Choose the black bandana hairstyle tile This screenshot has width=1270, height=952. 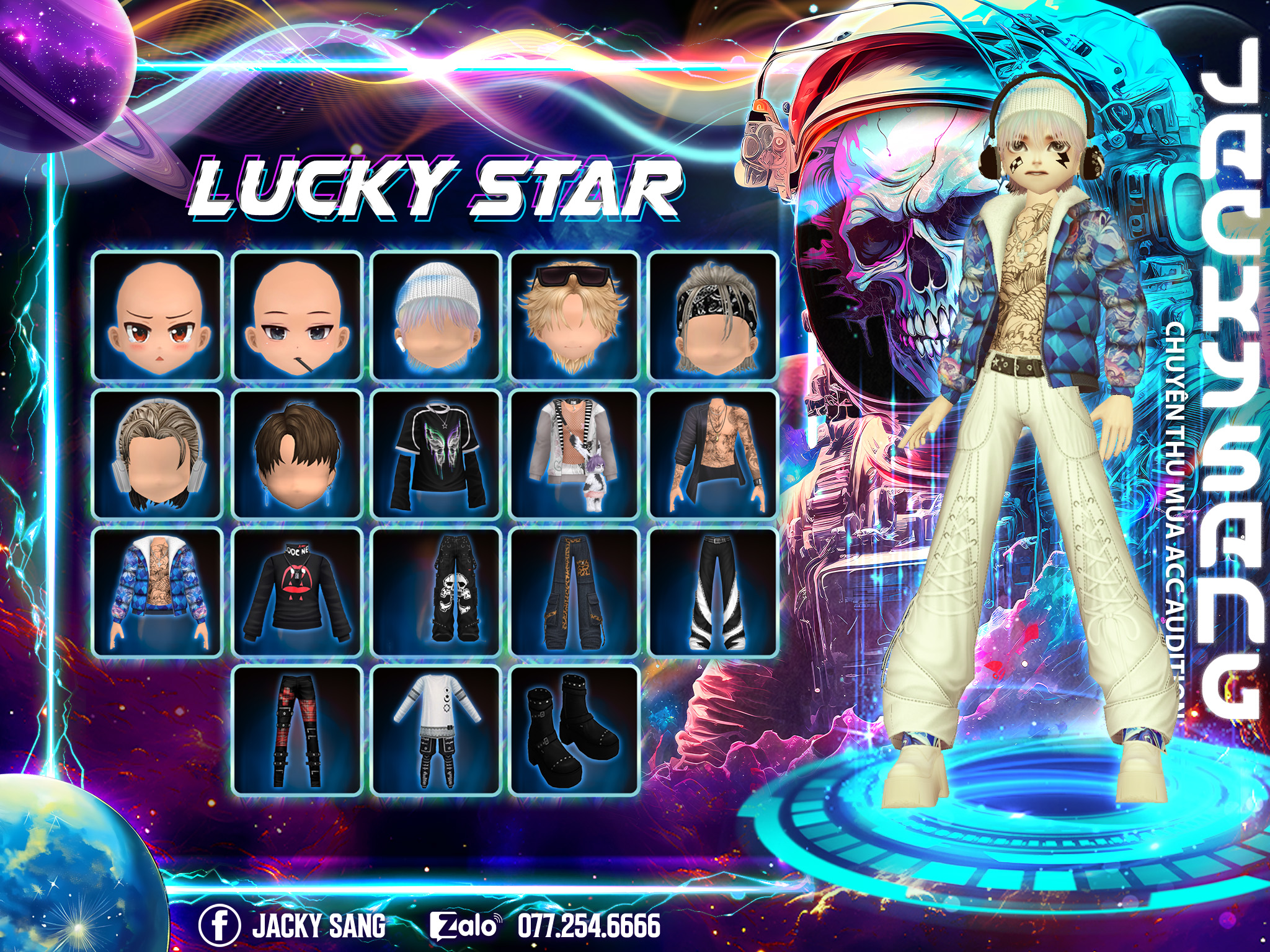coord(713,316)
